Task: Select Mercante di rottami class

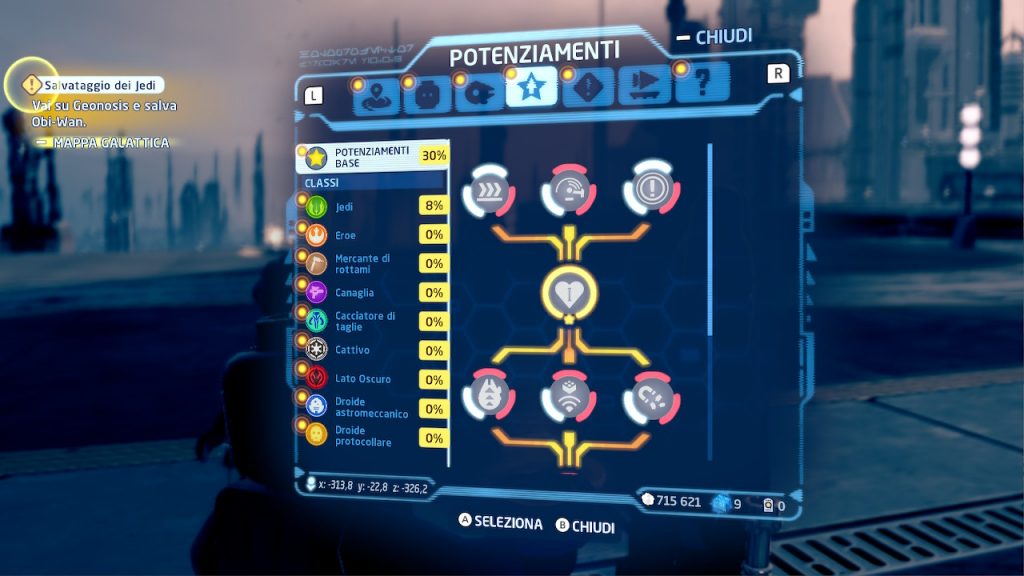Action: tap(371, 264)
